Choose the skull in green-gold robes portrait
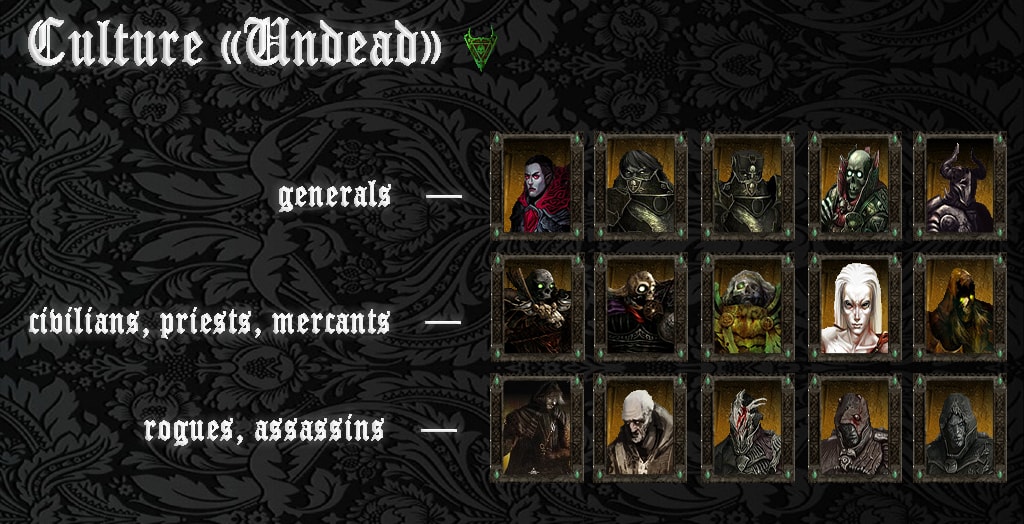Viewport: 1024px width, 524px height. 747,306
